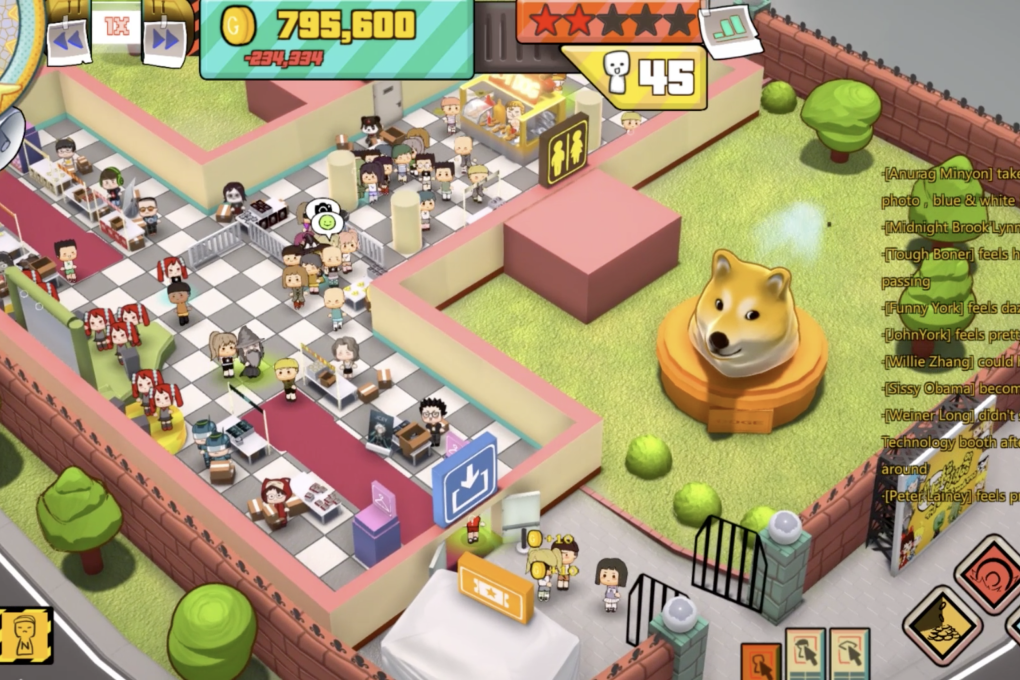
Task: Speed up the game with fast-forward arrows
Action: pos(165,40)
